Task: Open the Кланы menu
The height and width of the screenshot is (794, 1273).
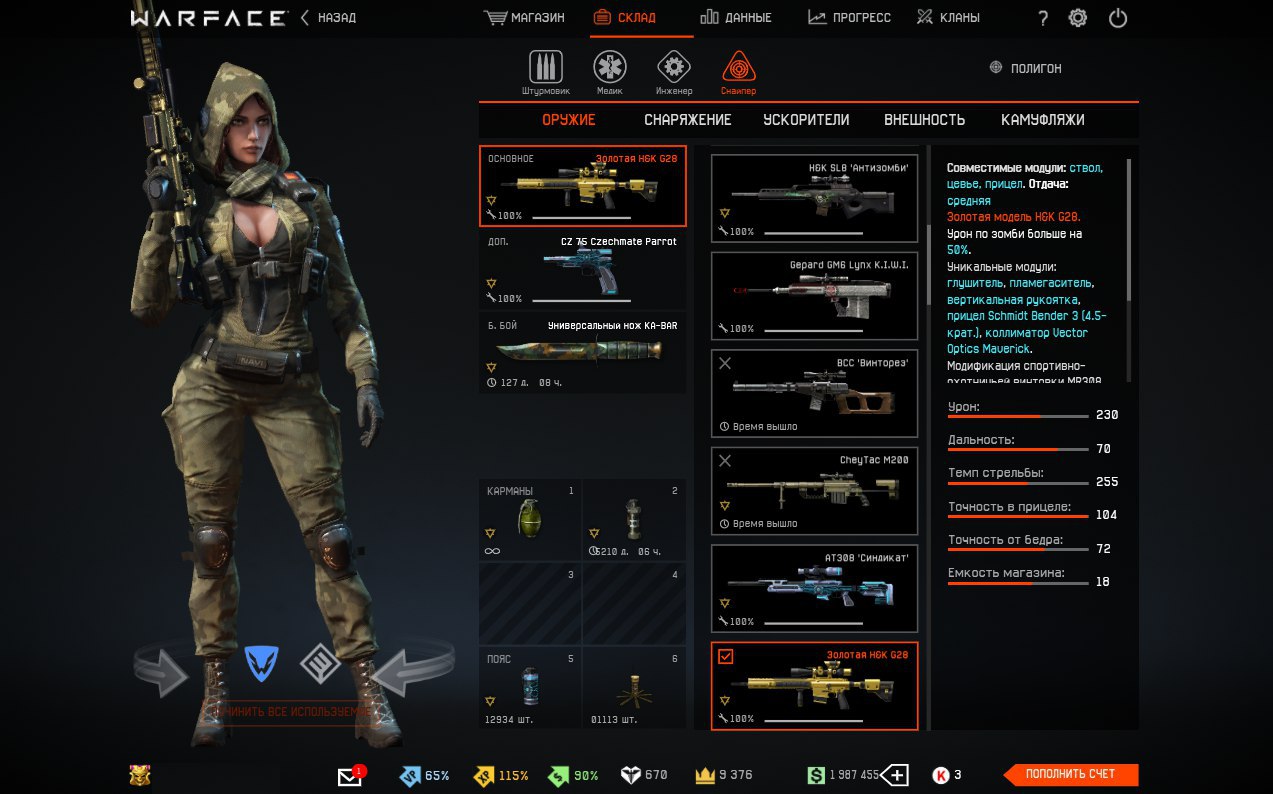Action: pos(948,18)
